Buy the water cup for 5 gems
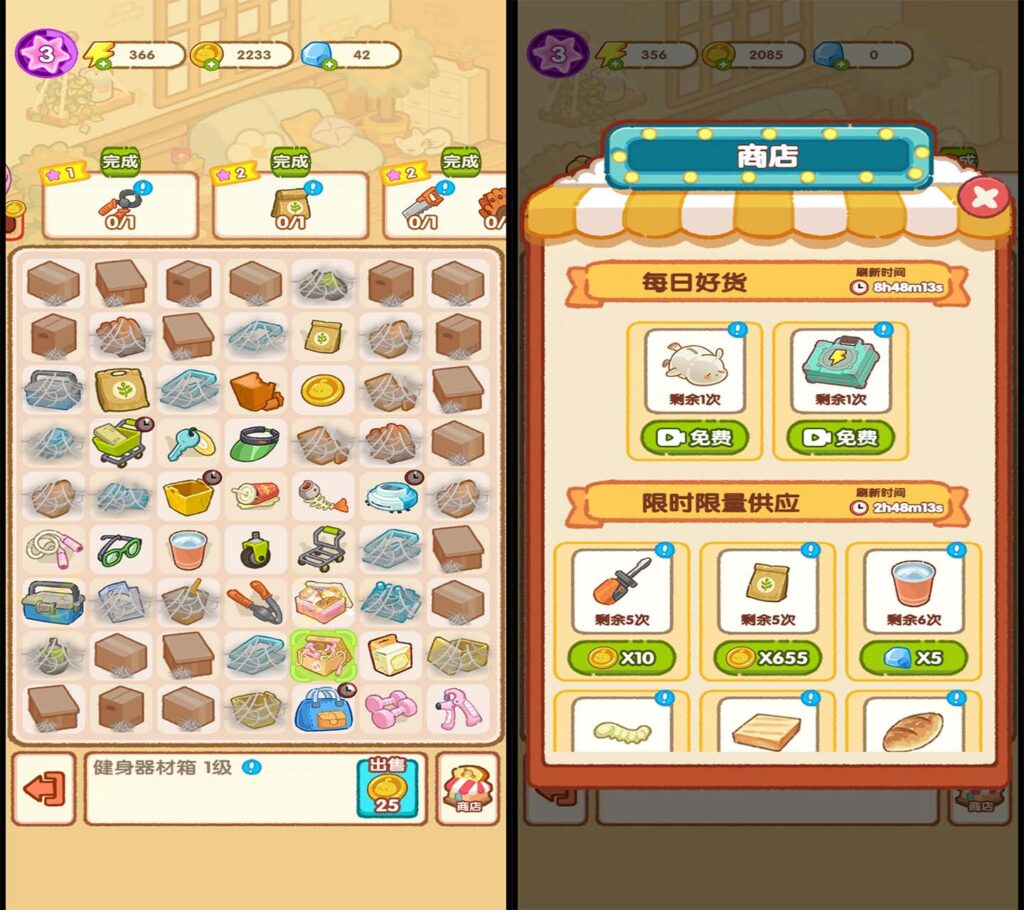Image resolution: width=1024 pixels, height=910 pixels. (x=915, y=657)
